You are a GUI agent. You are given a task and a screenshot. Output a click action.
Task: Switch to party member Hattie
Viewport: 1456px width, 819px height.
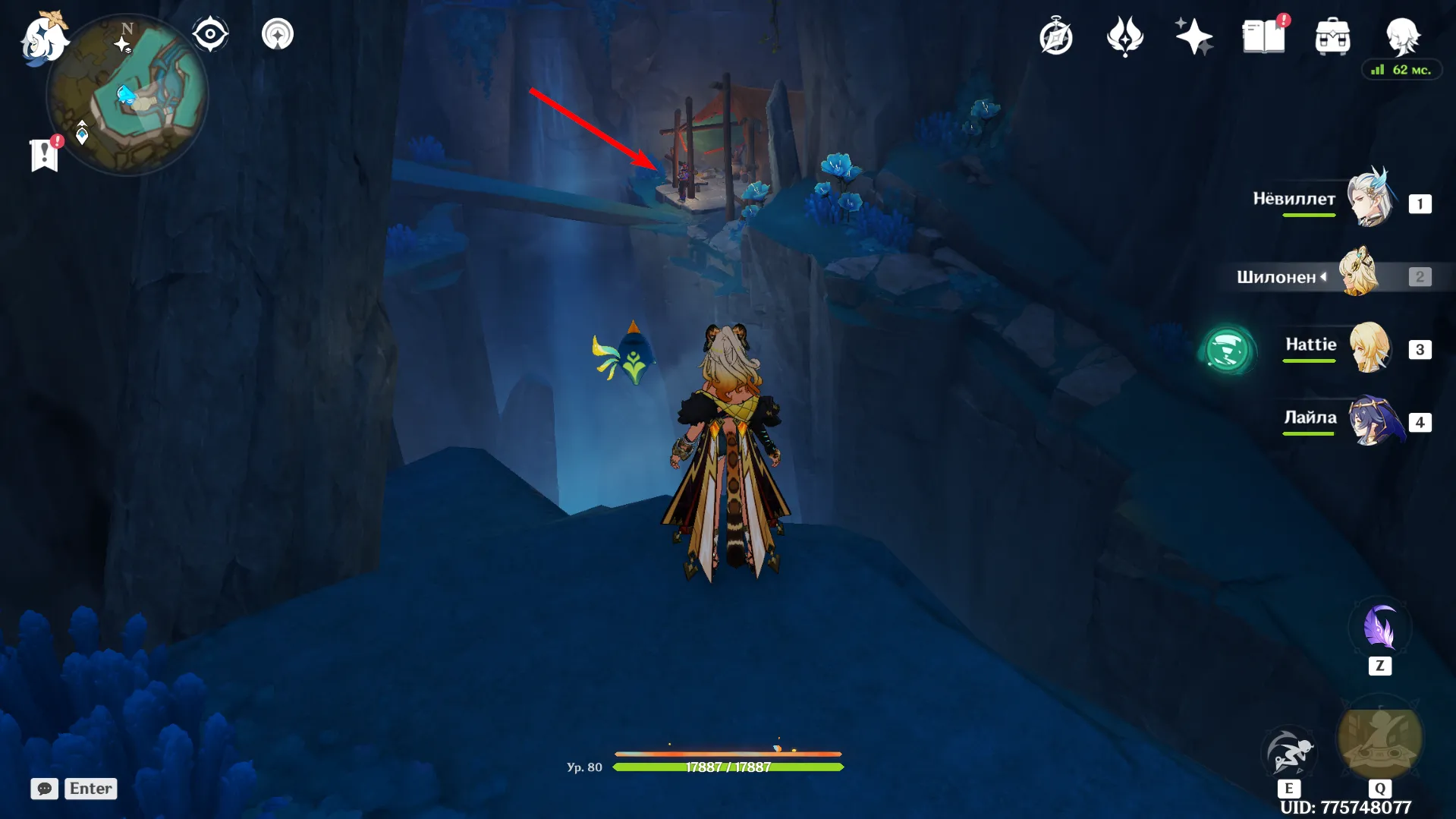(x=1369, y=348)
